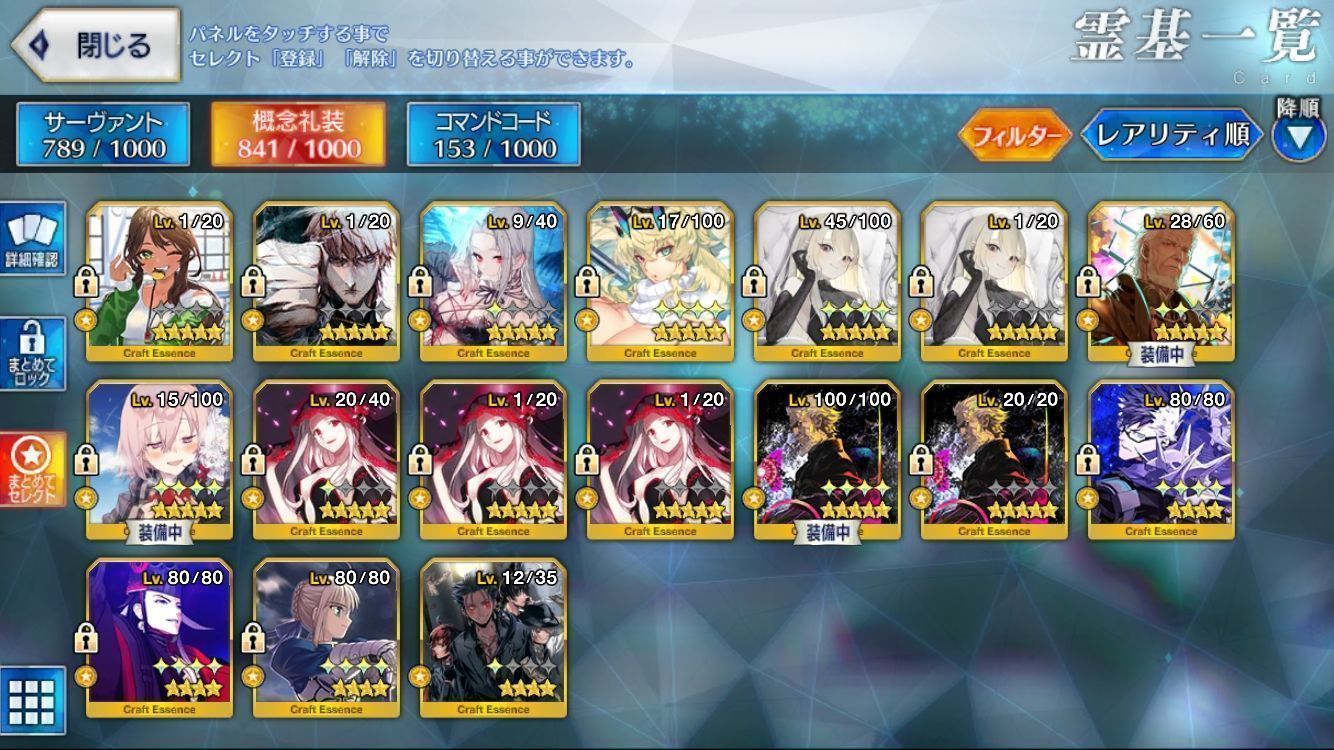The image size is (1334, 750).
Task: Pick the Lv. 12/35 group craft essence
Action: pyautogui.click(x=493, y=638)
